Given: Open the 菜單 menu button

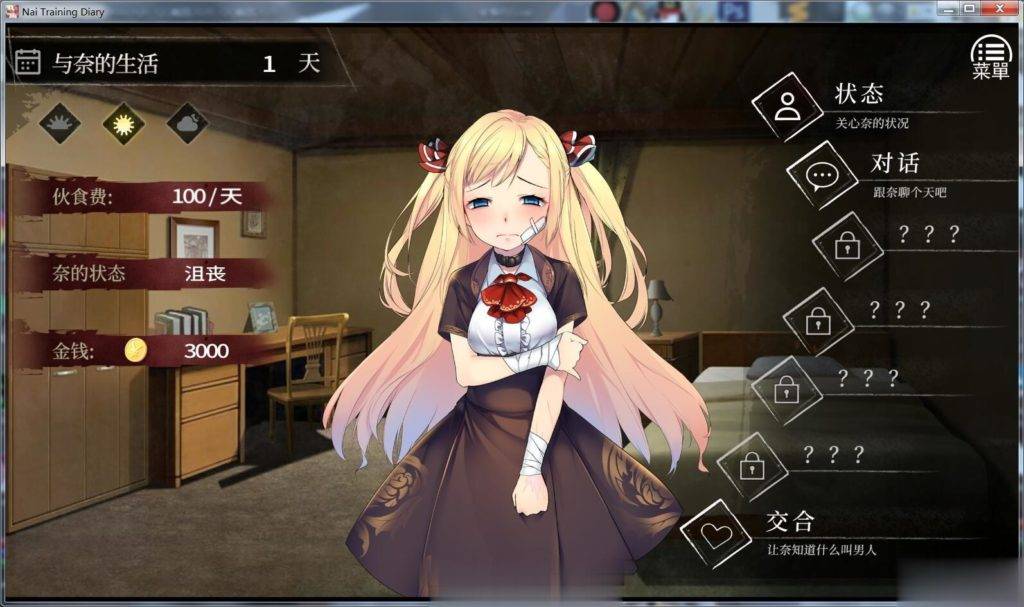Looking at the screenshot, I should (991, 58).
